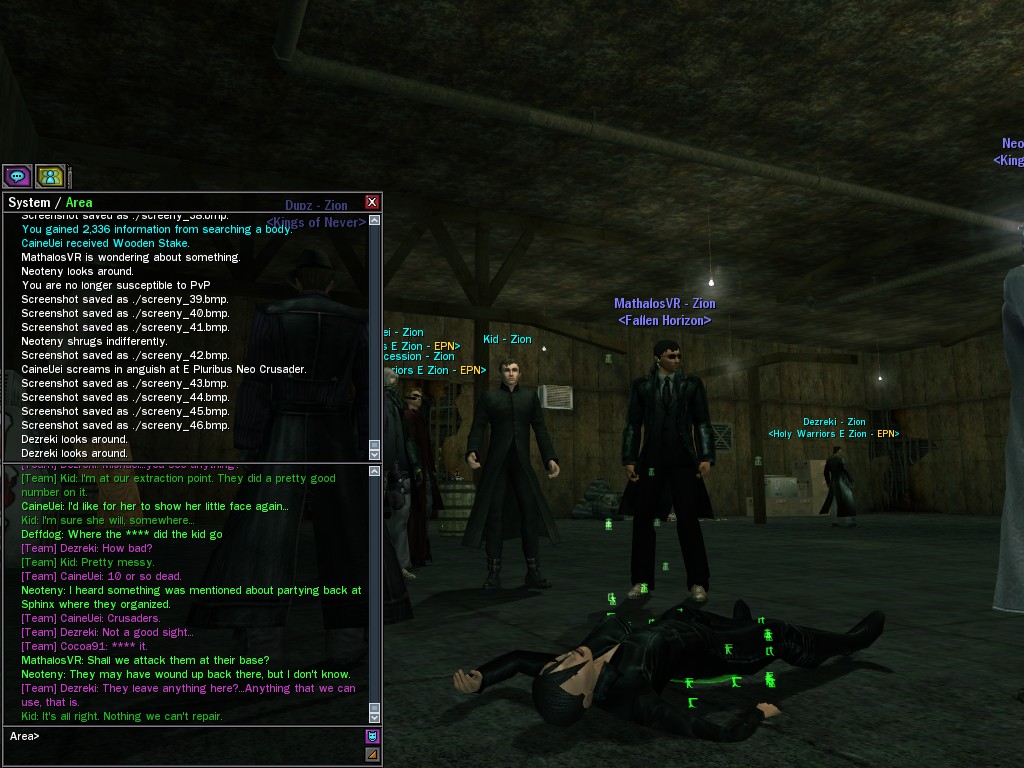1024x768 pixels.
Task: Click the orange chat window resize corner
Action: 372,755
